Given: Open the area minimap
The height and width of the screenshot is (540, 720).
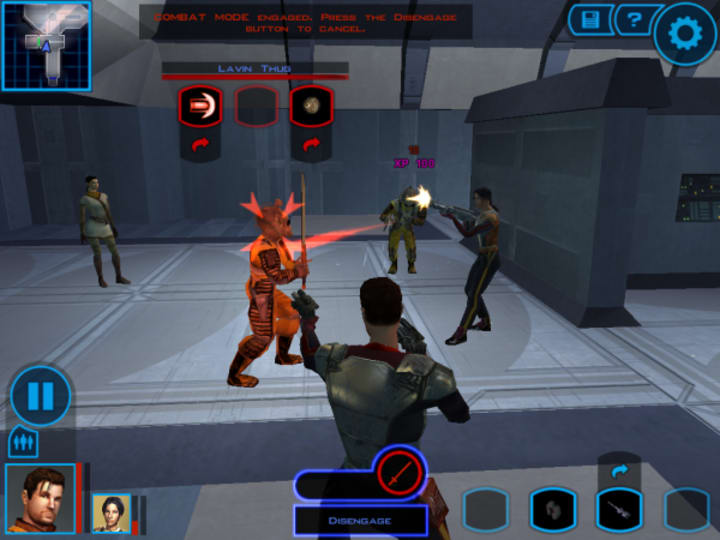Looking at the screenshot, I should pos(46,46).
